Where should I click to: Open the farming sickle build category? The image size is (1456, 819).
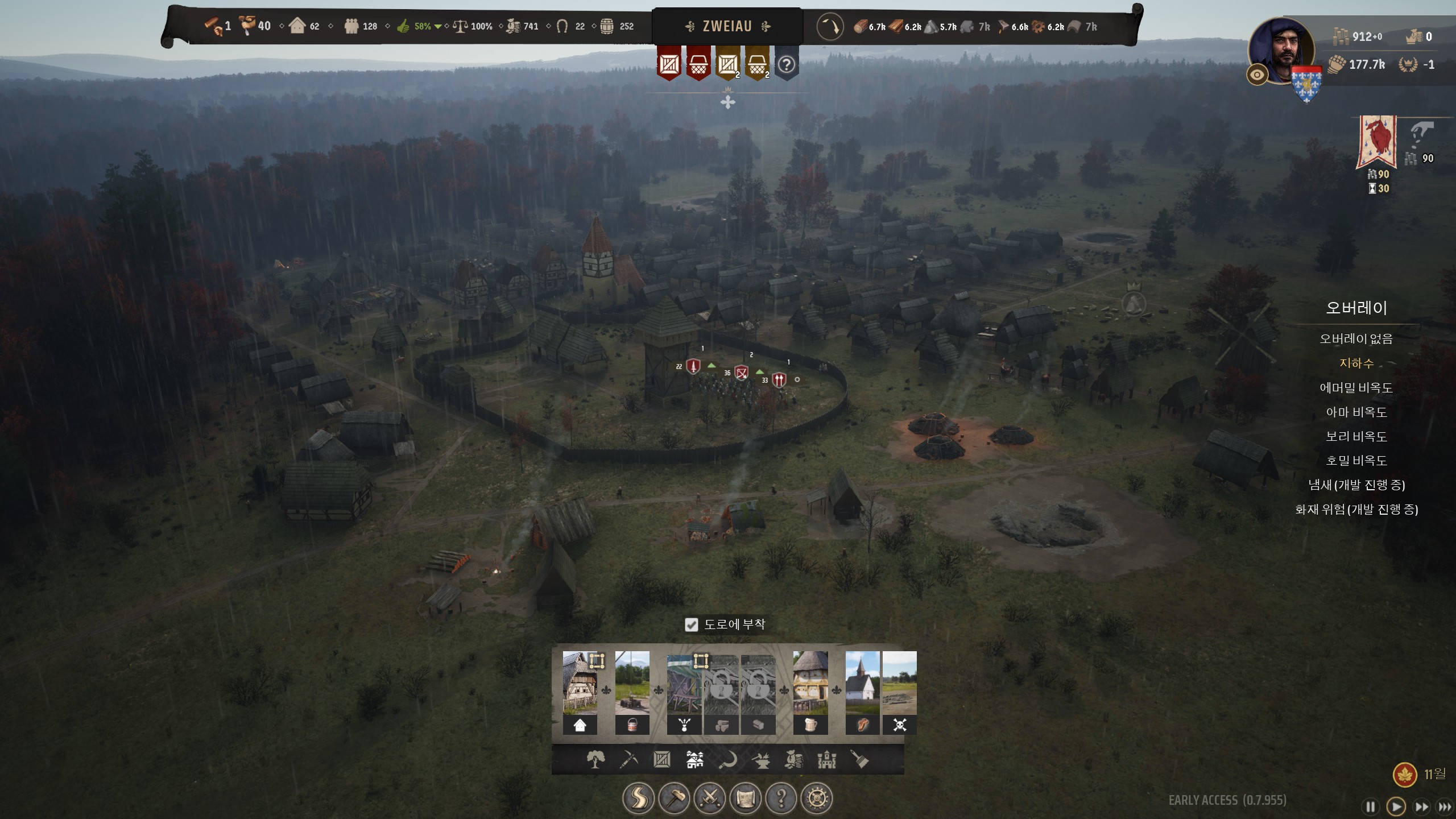click(x=727, y=759)
